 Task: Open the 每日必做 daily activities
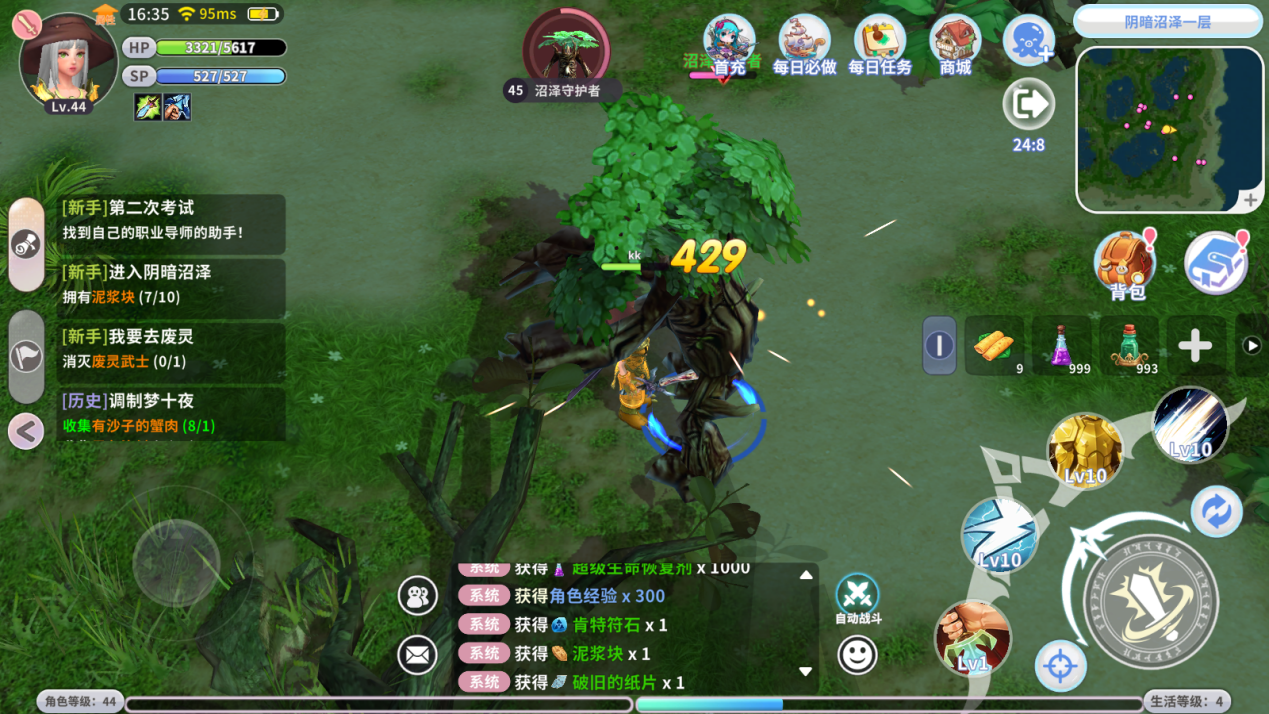coord(804,46)
